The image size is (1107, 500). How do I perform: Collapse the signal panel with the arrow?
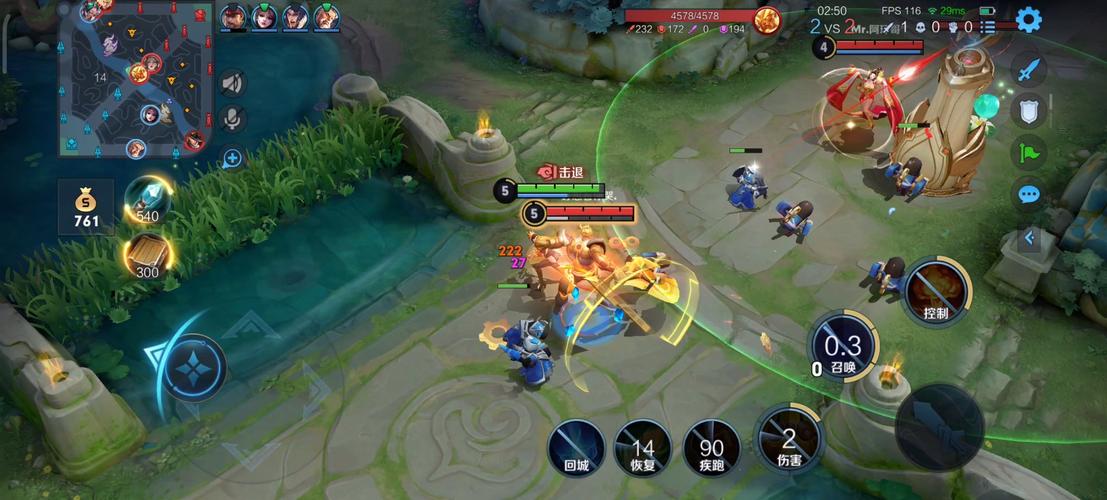pyautogui.click(x=1029, y=238)
